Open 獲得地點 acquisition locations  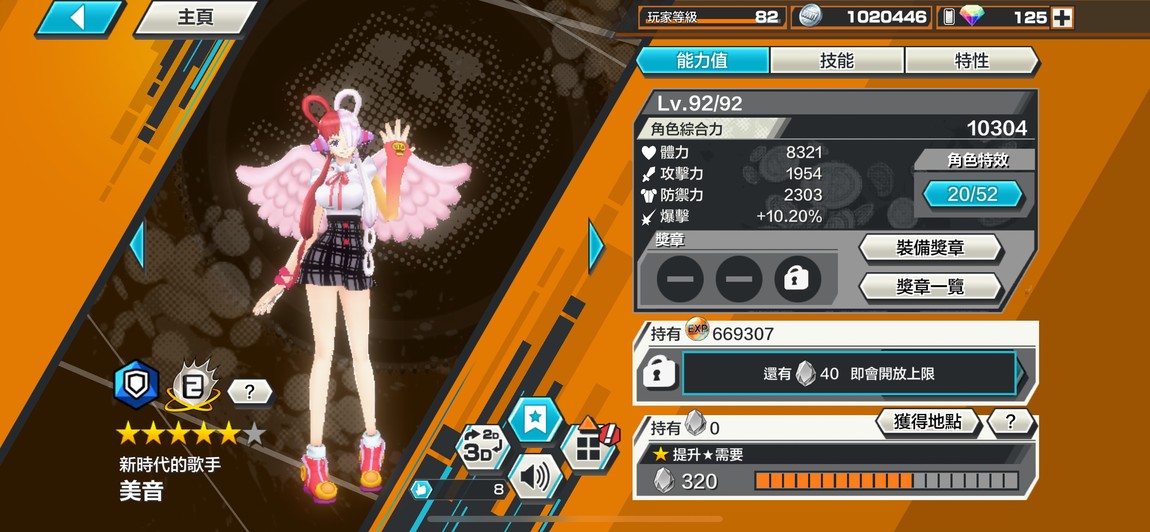tap(926, 422)
